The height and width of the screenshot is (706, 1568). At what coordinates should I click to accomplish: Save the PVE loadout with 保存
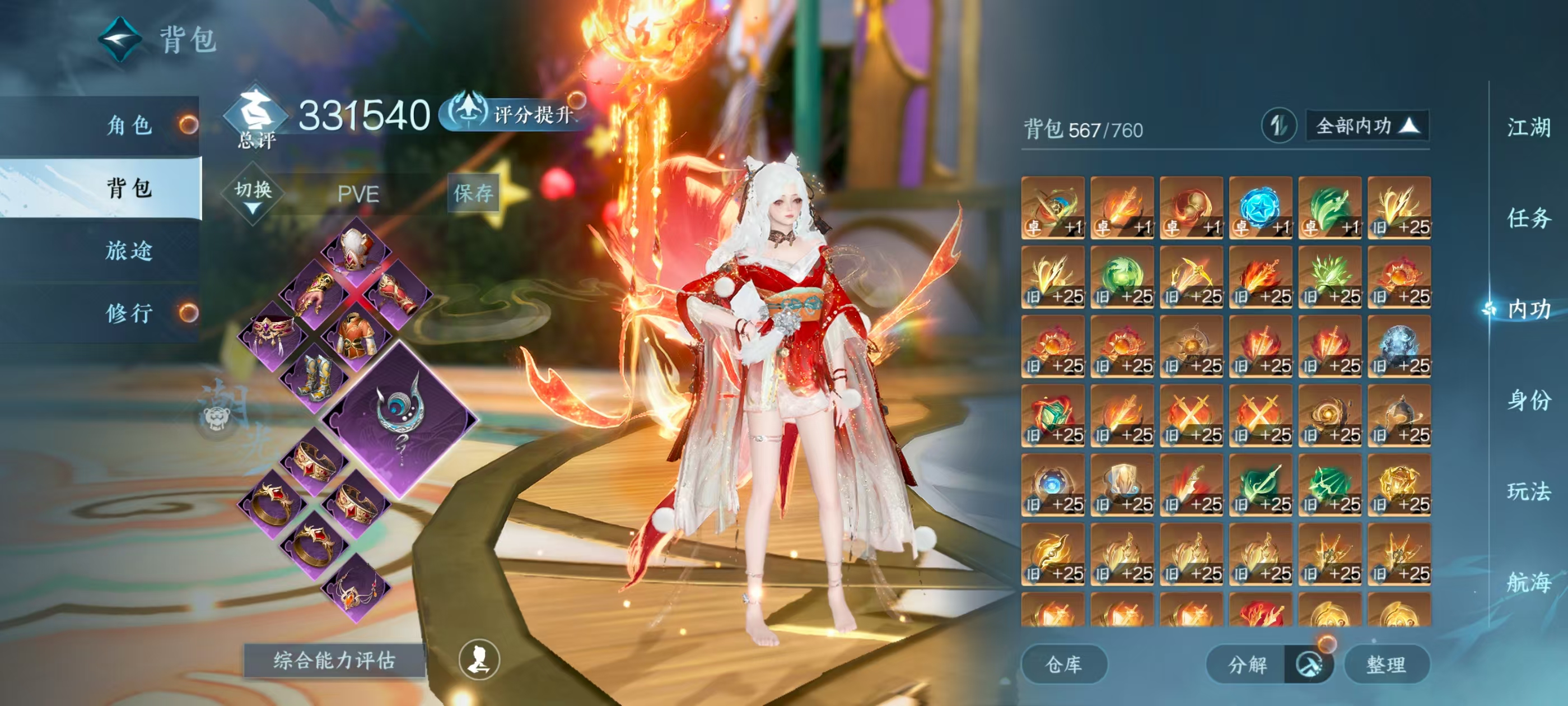tap(473, 193)
